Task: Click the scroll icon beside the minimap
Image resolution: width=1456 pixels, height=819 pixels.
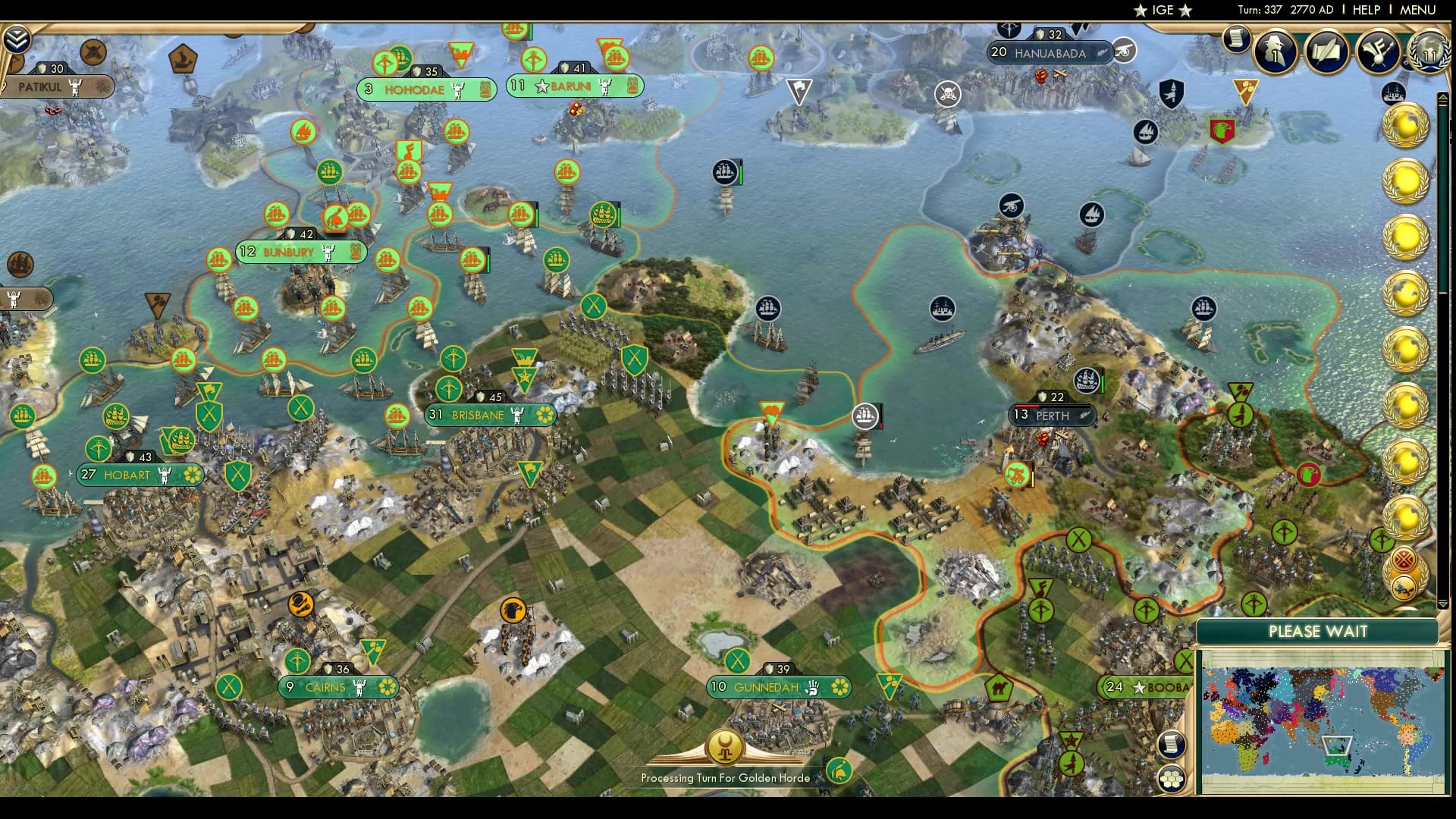Action: (1172, 743)
